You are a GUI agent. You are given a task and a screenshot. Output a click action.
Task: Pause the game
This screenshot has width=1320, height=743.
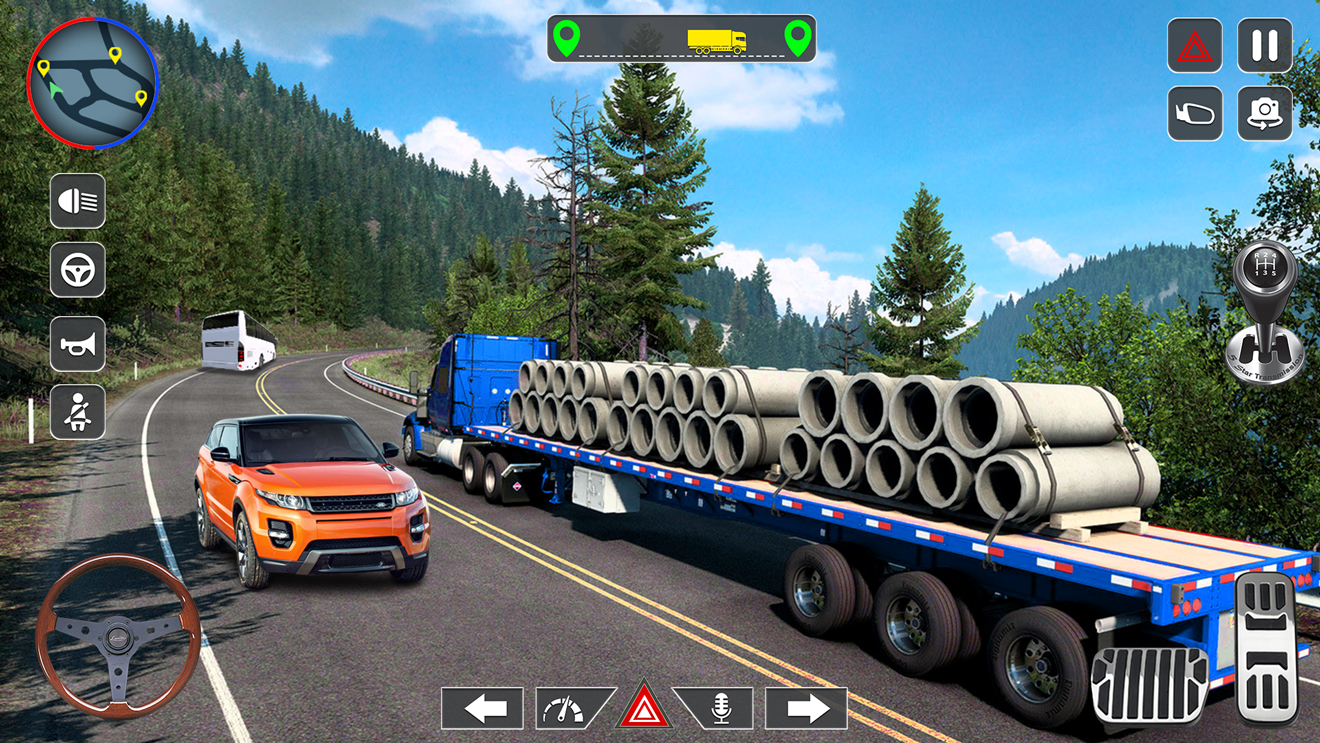click(x=1265, y=46)
